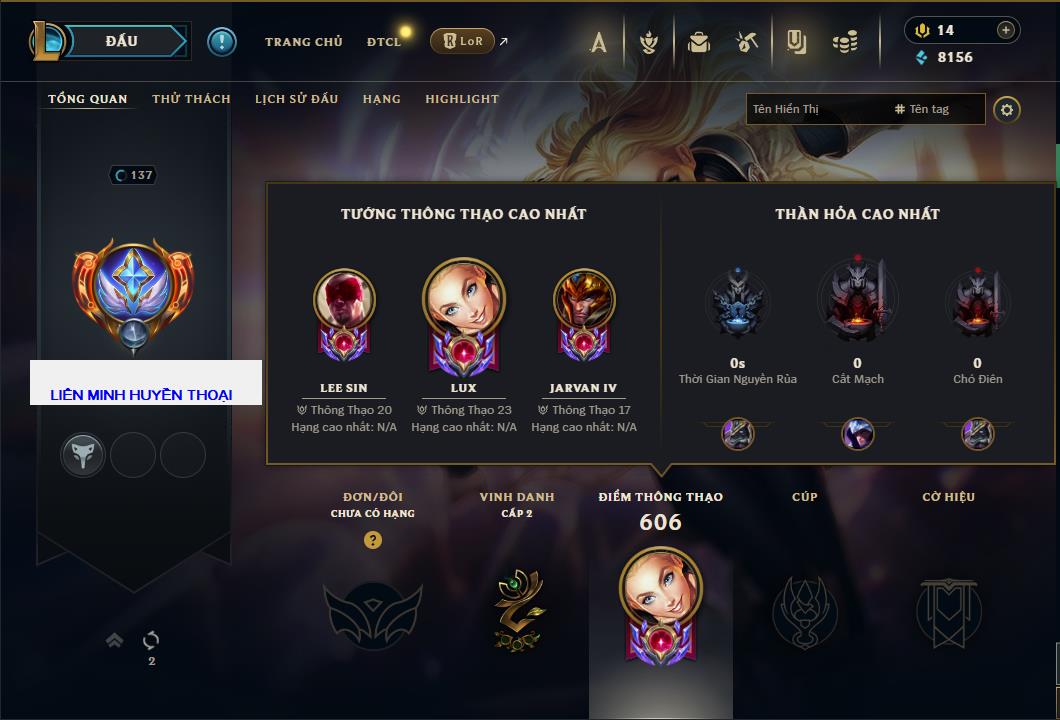The height and width of the screenshot is (720, 1060).
Task: Show the HIGHLIGHT tab
Action: [461, 99]
